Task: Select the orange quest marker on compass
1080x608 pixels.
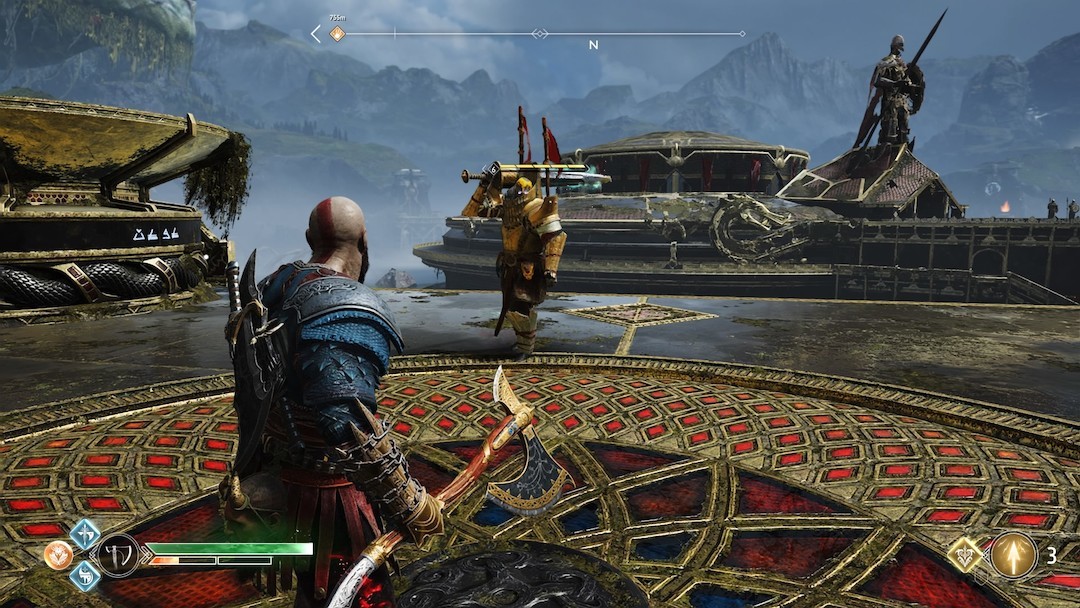Action: [x=338, y=34]
